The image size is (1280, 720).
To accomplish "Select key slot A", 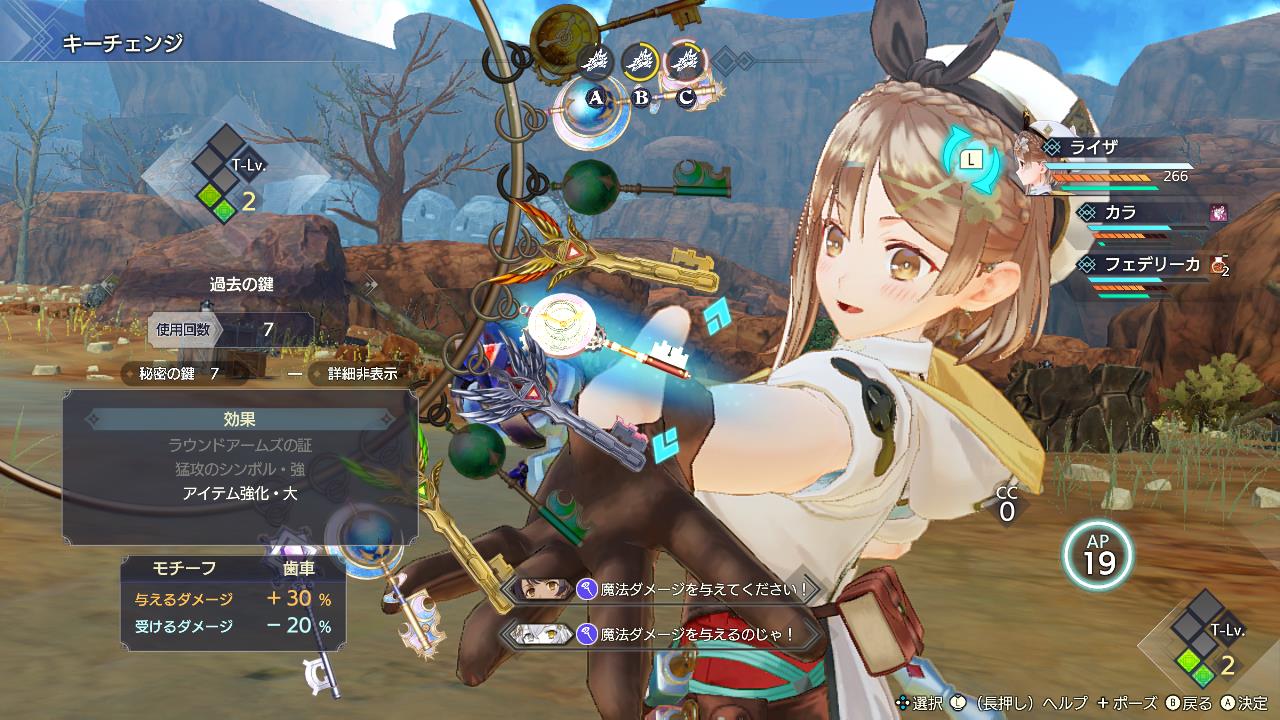I will [597, 96].
